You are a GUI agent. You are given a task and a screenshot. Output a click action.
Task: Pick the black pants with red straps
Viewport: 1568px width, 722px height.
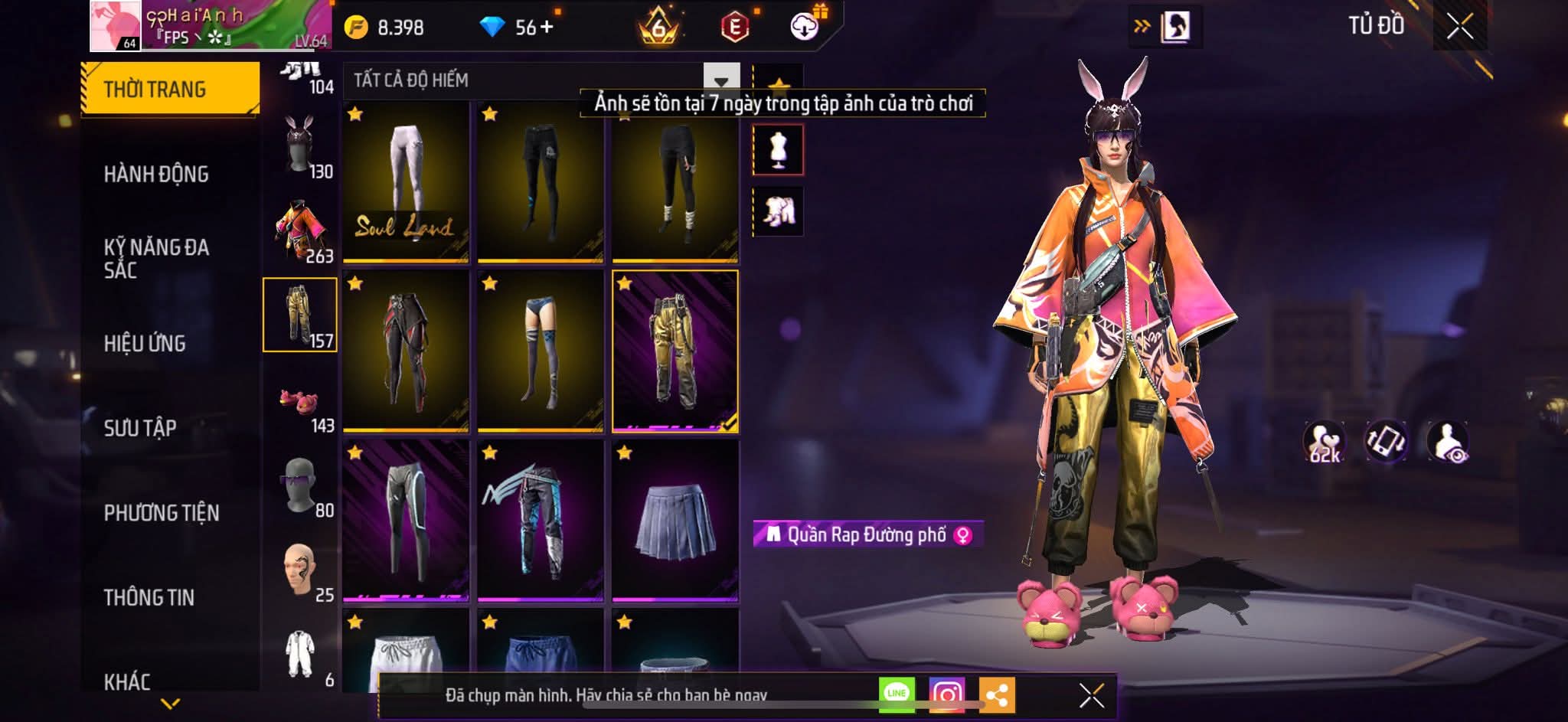coord(406,351)
